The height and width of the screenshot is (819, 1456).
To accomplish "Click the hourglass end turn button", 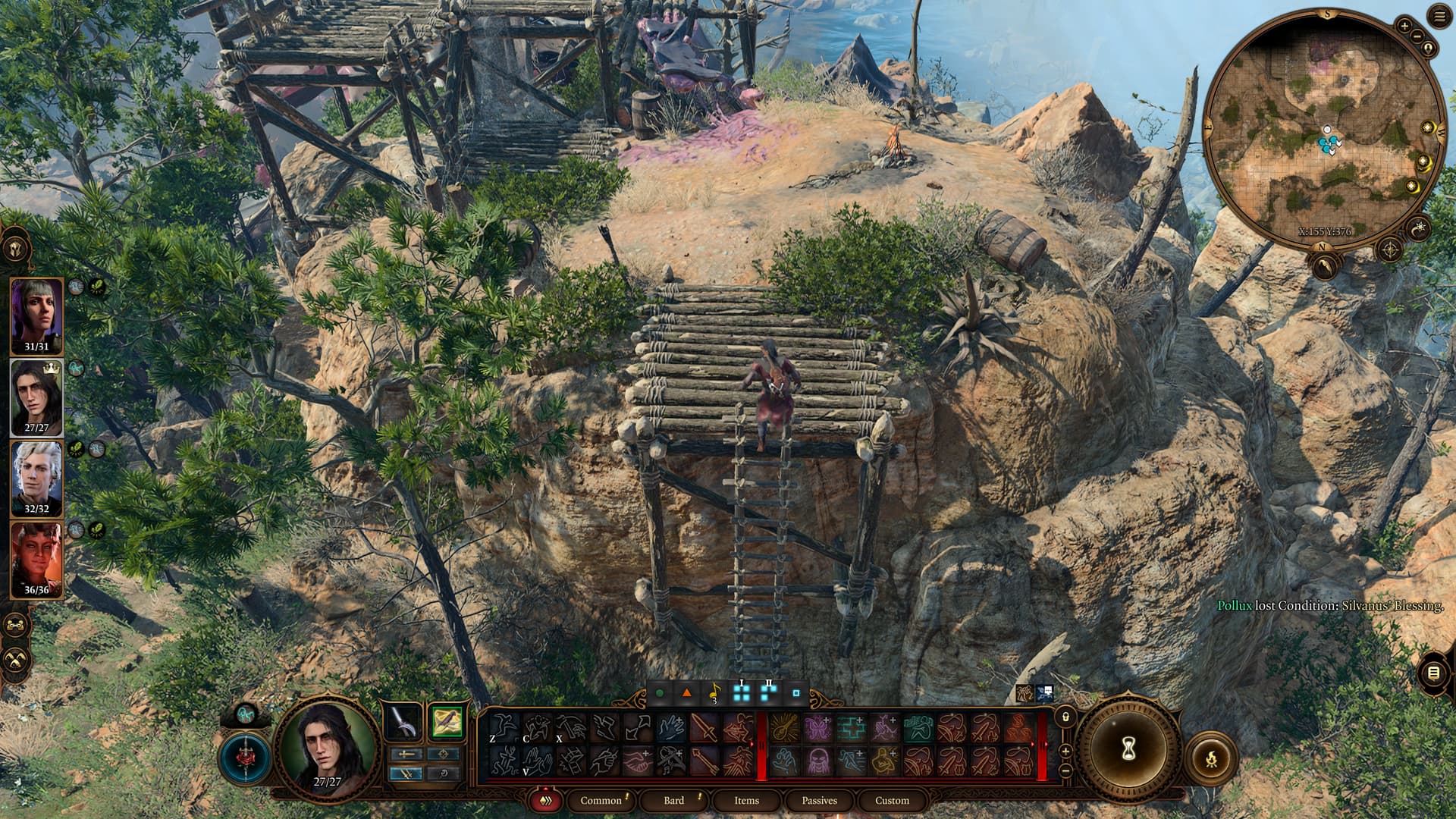I will click(x=1128, y=749).
